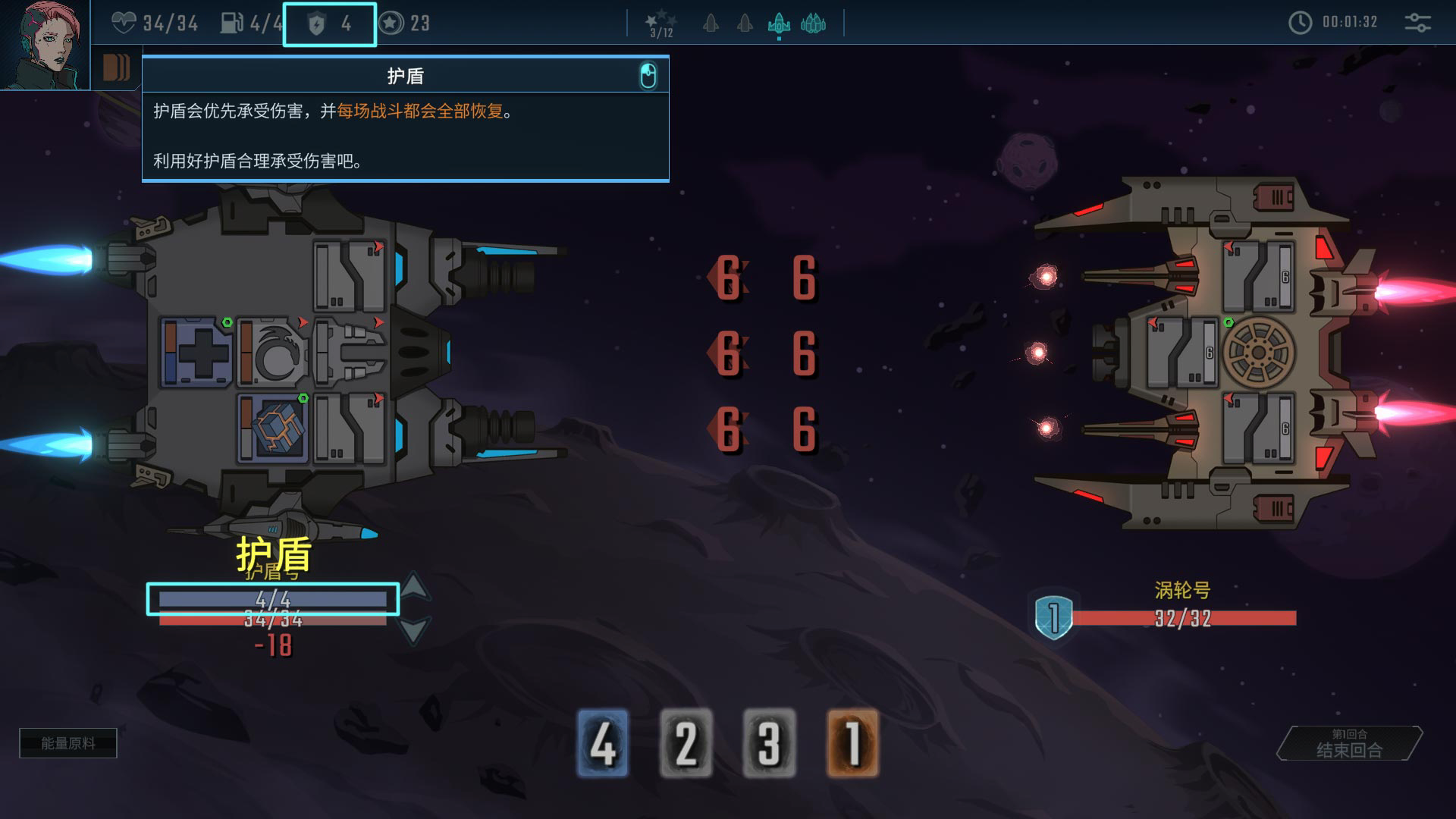Image resolution: width=1456 pixels, height=819 pixels.
Task: Select the highlighted shield stat in top bar
Action: point(330,24)
